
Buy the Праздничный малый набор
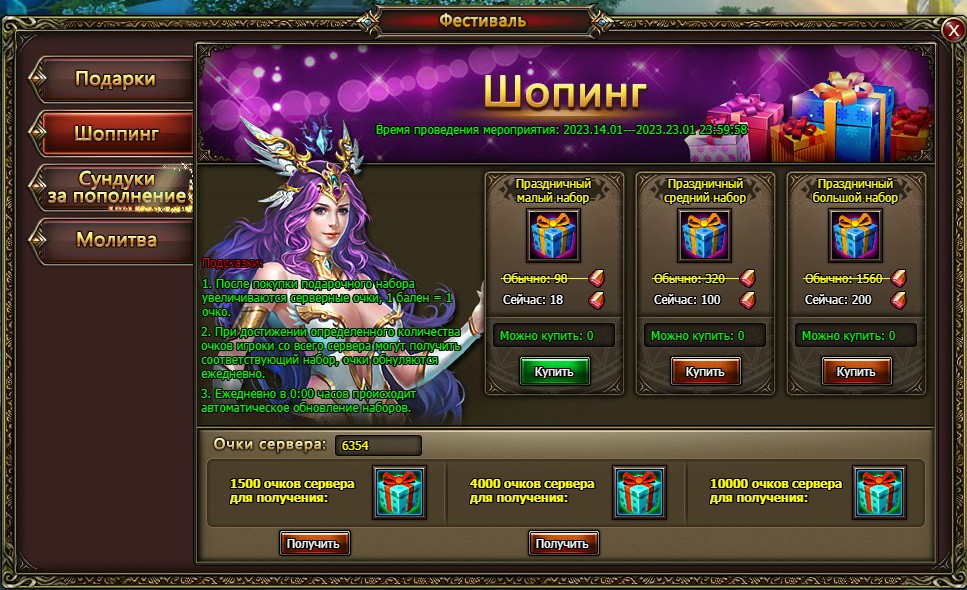[554, 372]
